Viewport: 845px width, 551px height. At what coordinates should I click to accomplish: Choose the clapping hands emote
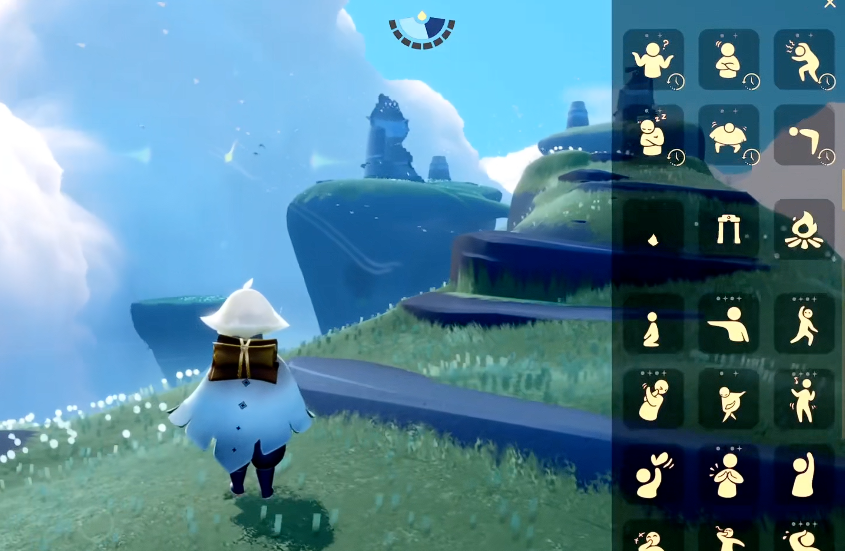[728, 474]
